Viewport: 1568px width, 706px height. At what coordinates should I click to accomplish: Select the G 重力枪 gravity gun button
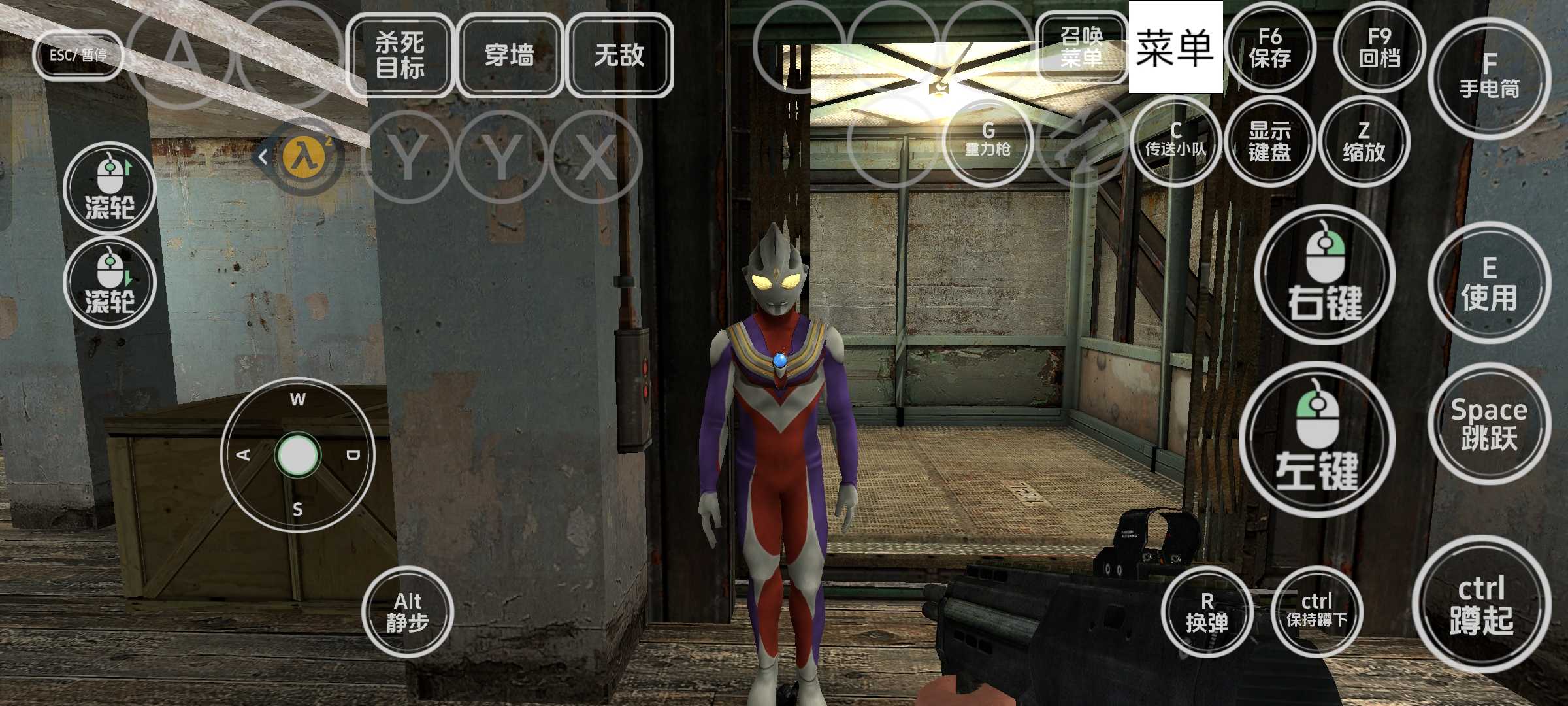[x=987, y=141]
